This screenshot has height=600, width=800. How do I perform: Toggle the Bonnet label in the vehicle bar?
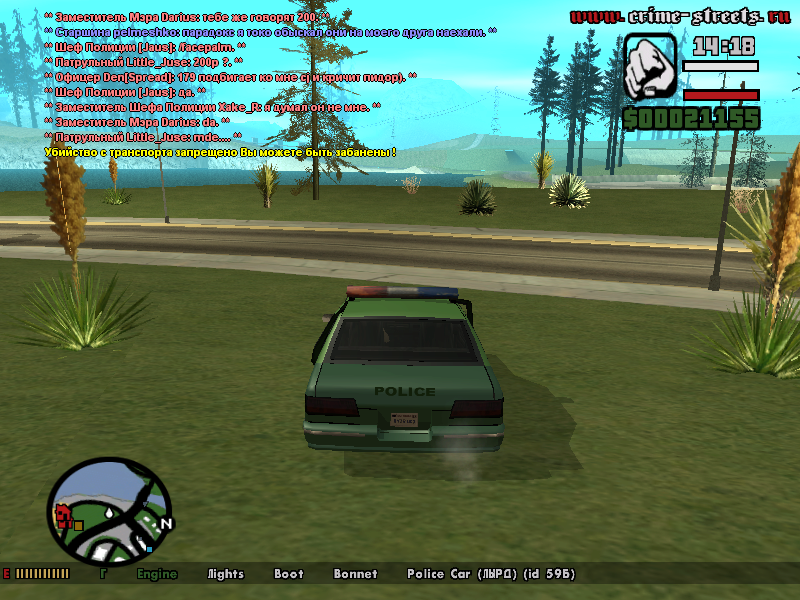[x=355, y=574]
